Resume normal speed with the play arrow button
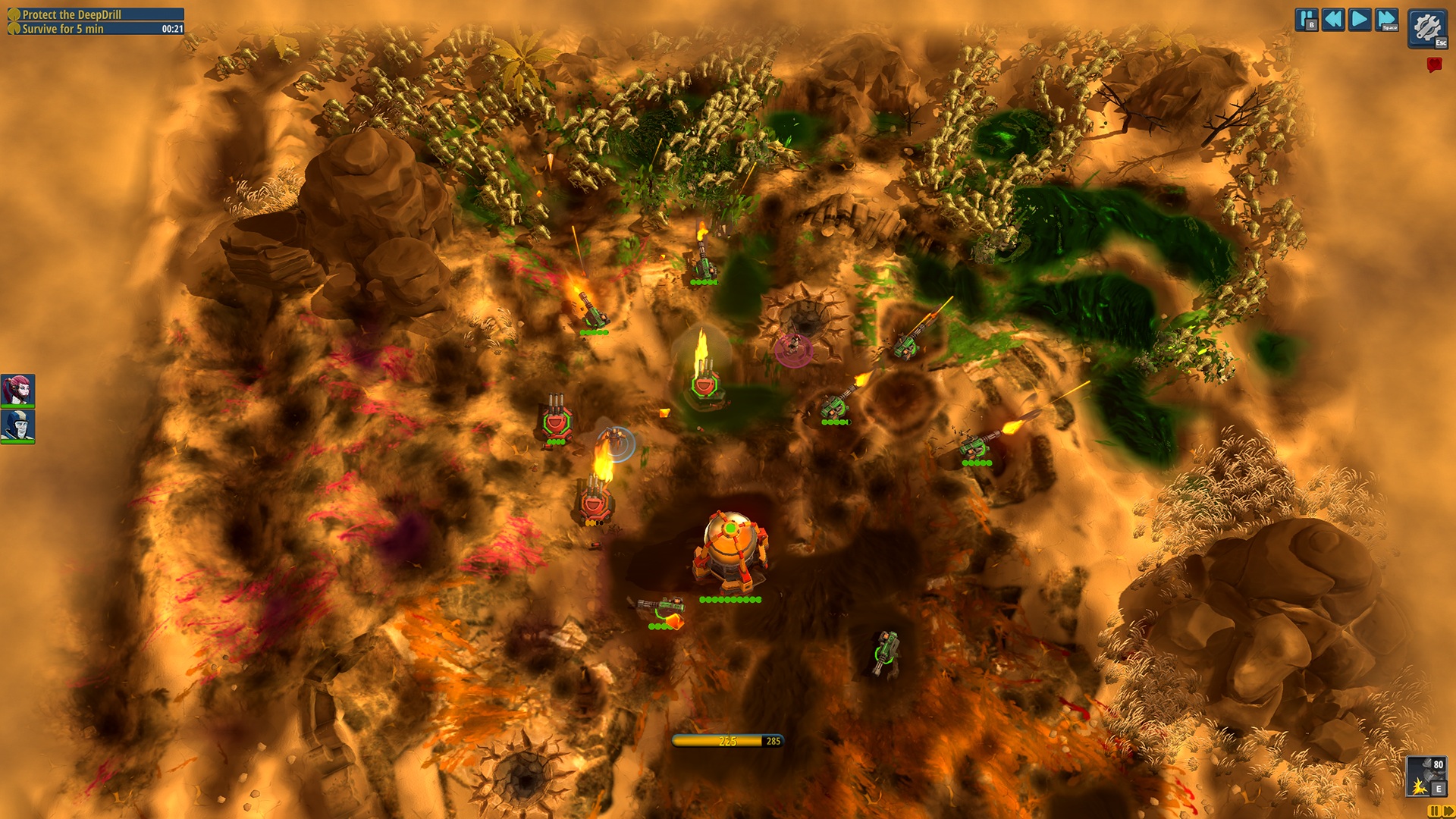The width and height of the screenshot is (1456, 819). point(1359,19)
